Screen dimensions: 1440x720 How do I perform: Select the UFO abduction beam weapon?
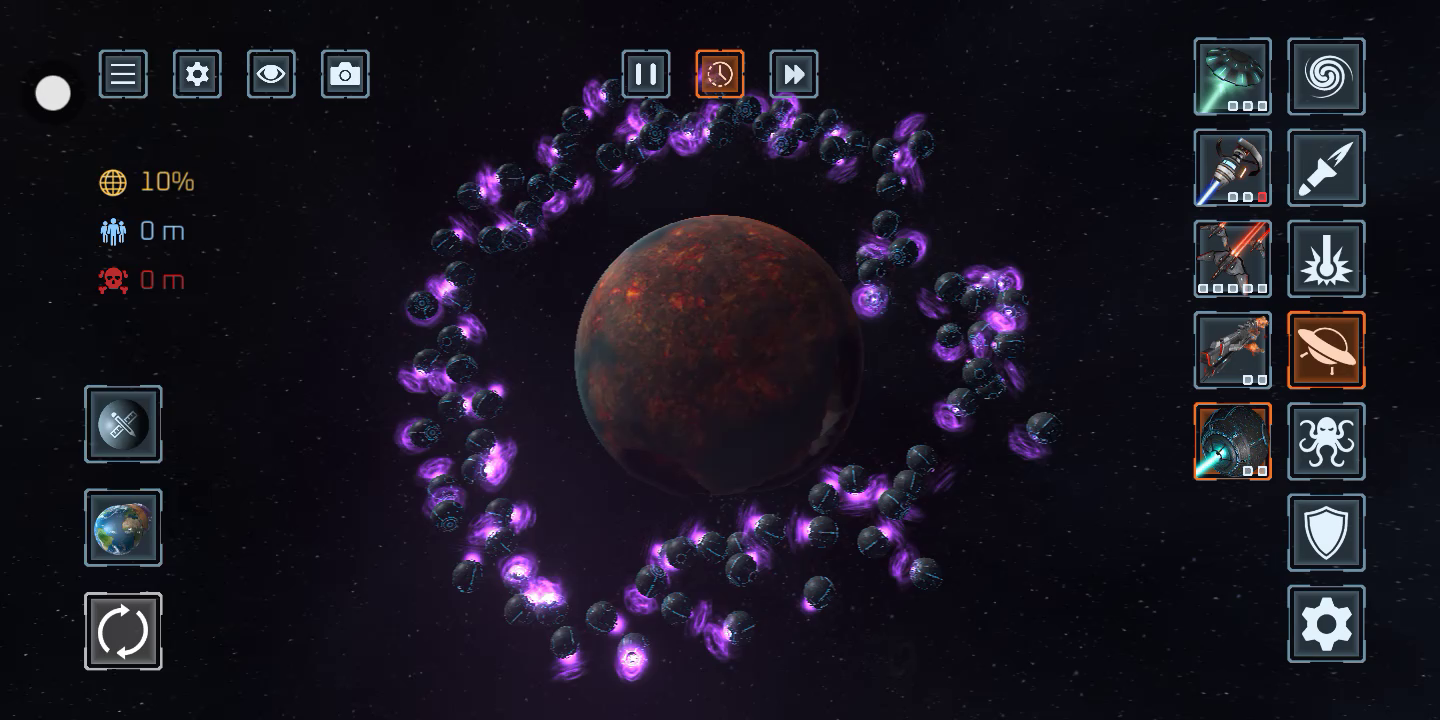(x=1232, y=77)
